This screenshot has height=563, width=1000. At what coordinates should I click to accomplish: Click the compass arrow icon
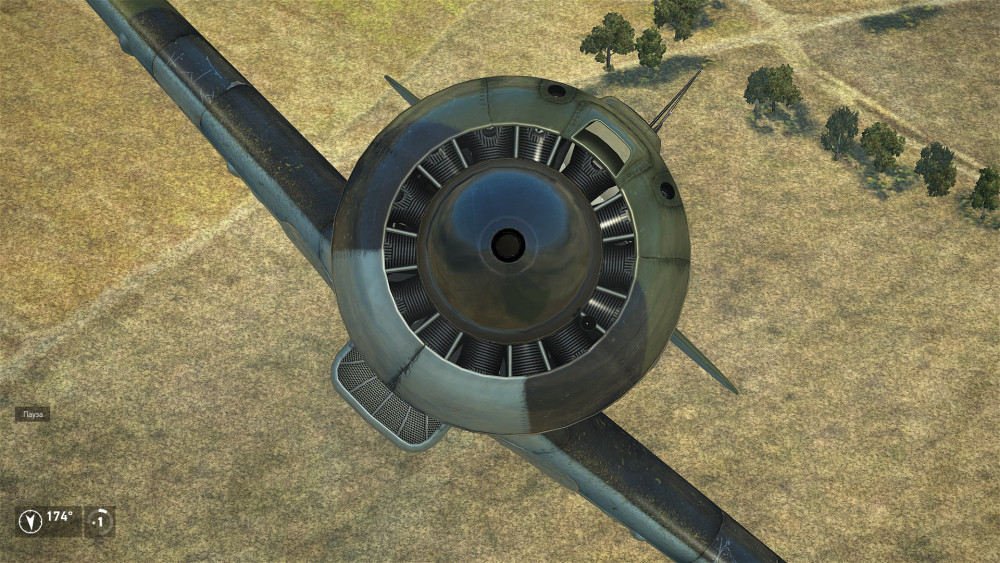coord(31,521)
